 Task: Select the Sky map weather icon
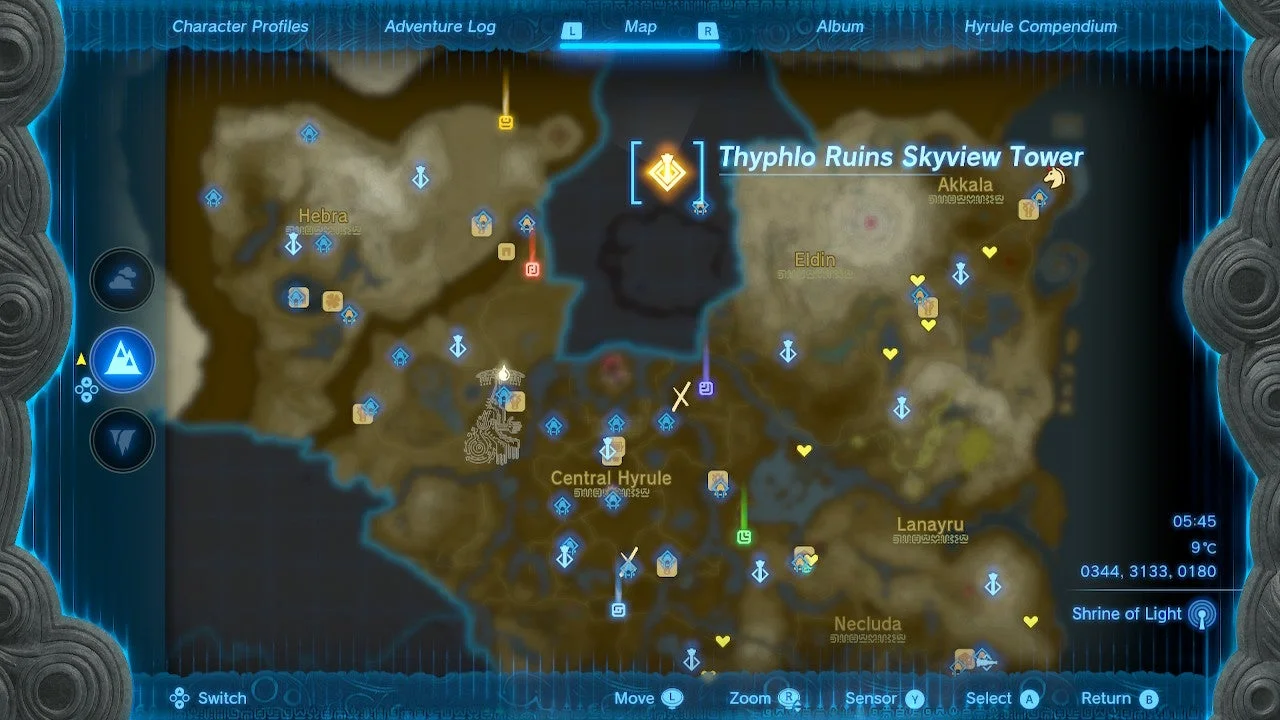click(122, 280)
